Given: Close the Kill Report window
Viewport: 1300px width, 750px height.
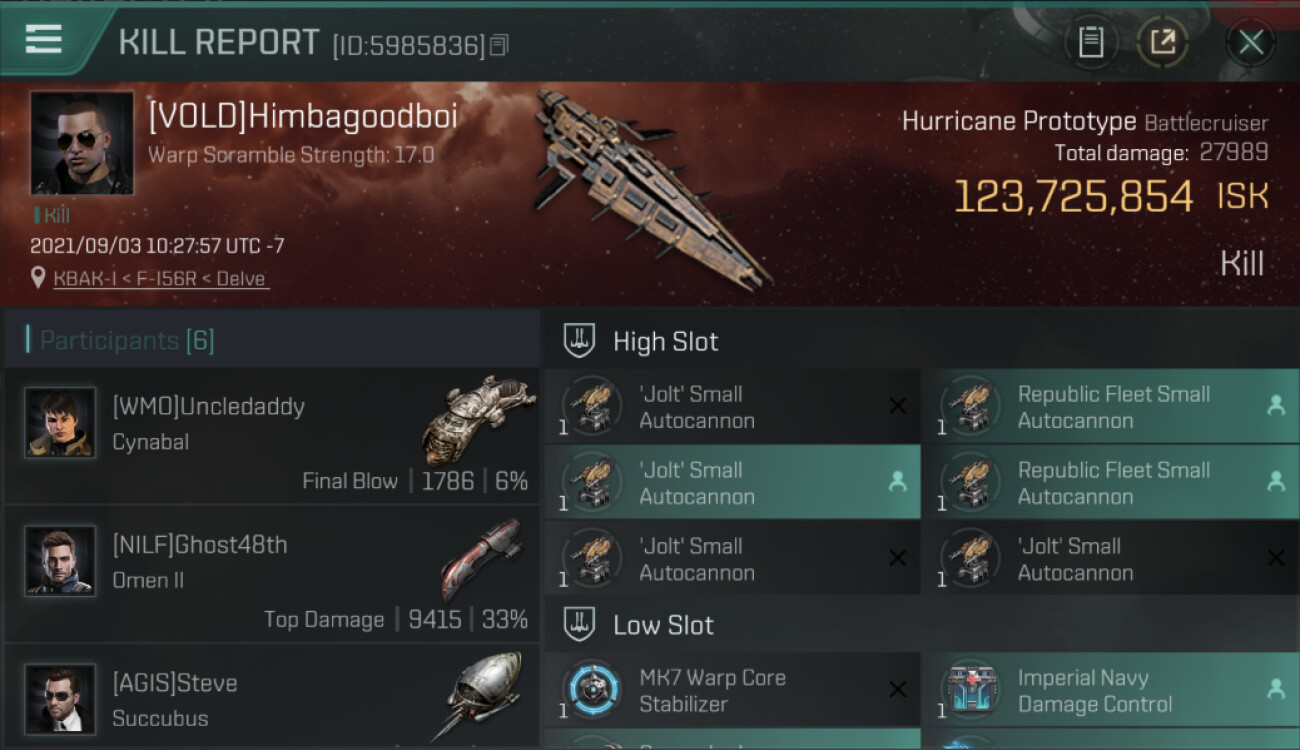Looking at the screenshot, I should (x=1250, y=43).
